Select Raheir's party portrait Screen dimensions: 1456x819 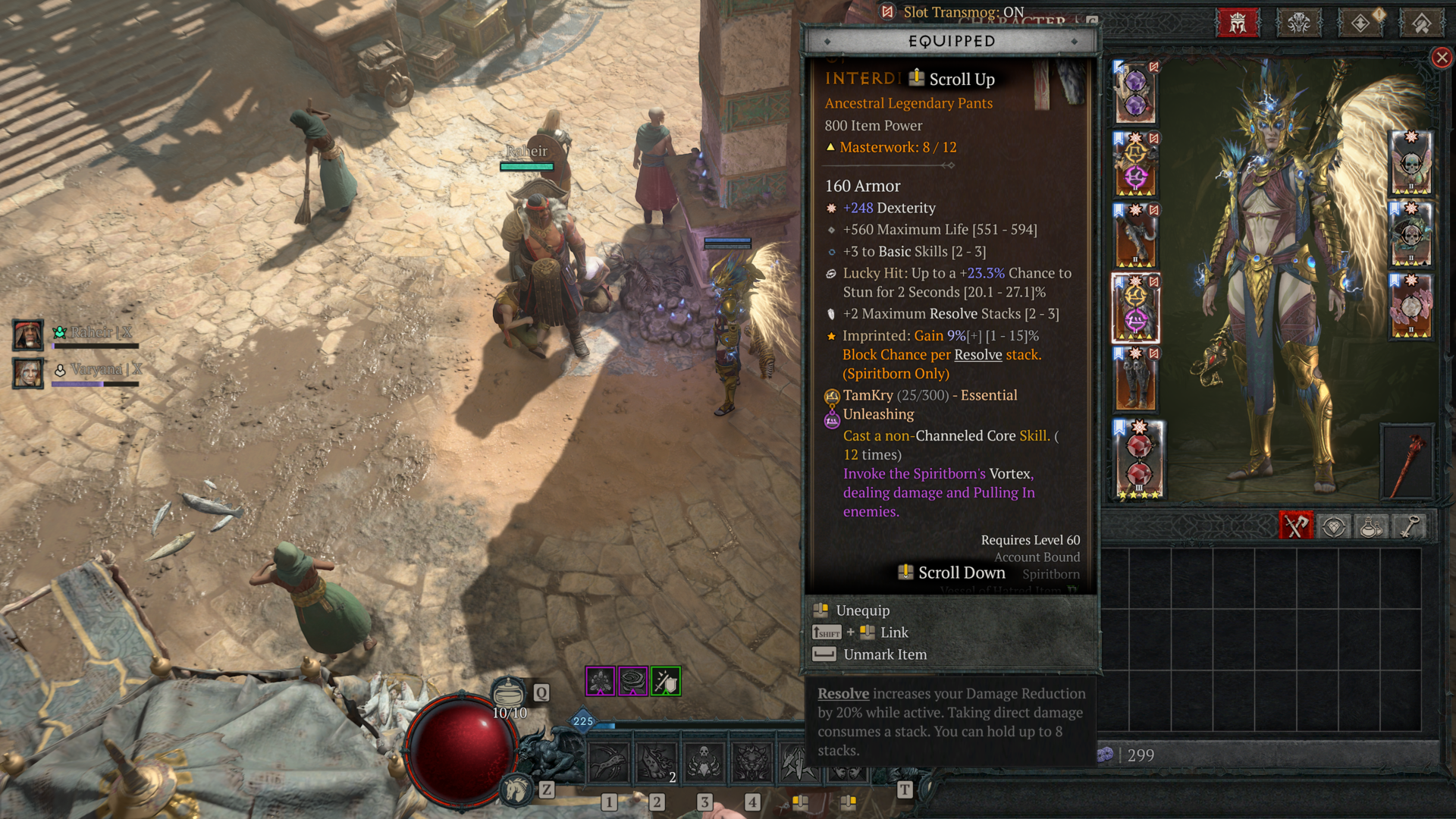28,334
